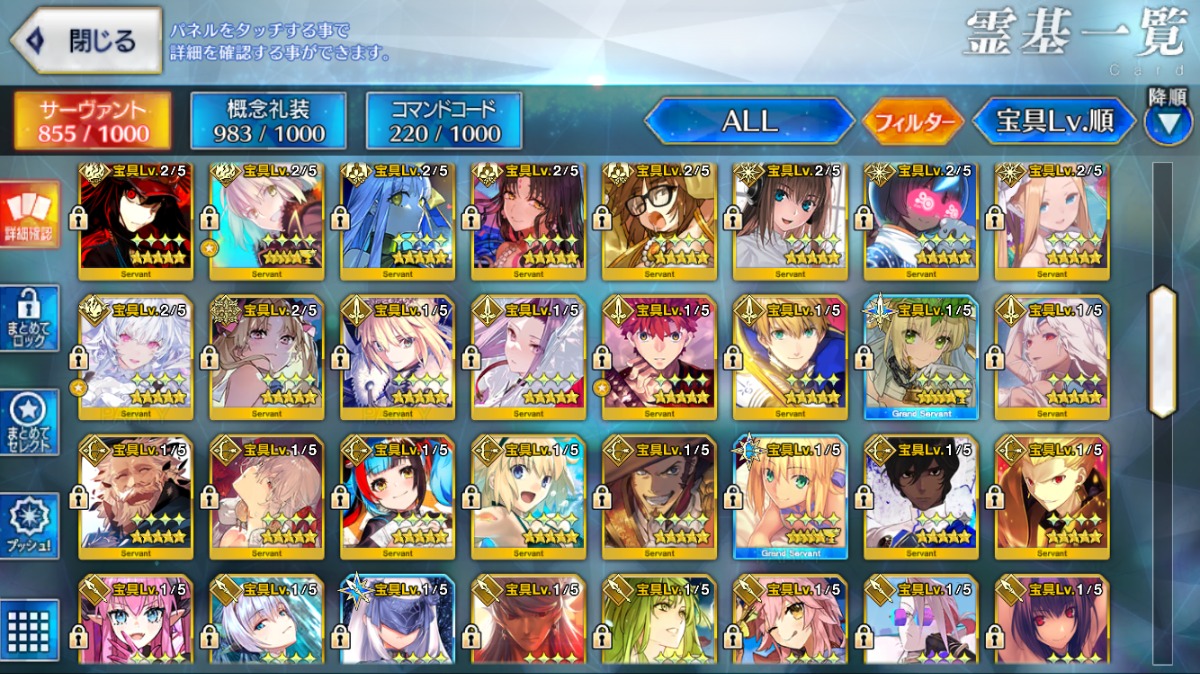The width and height of the screenshot is (1200, 674).
Task: Change sort order via 宝具Lv.順 button
Action: (x=1054, y=122)
